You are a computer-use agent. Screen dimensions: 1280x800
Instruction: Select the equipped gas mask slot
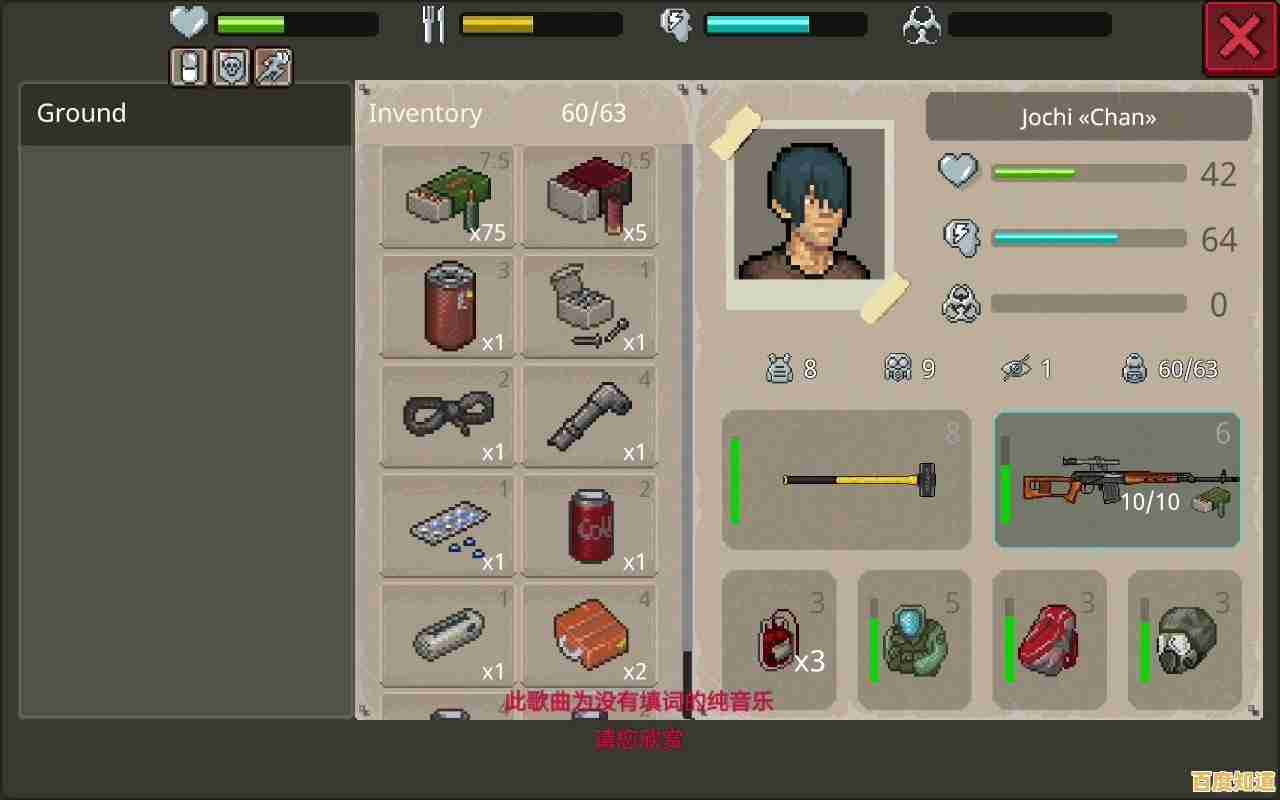point(1184,638)
